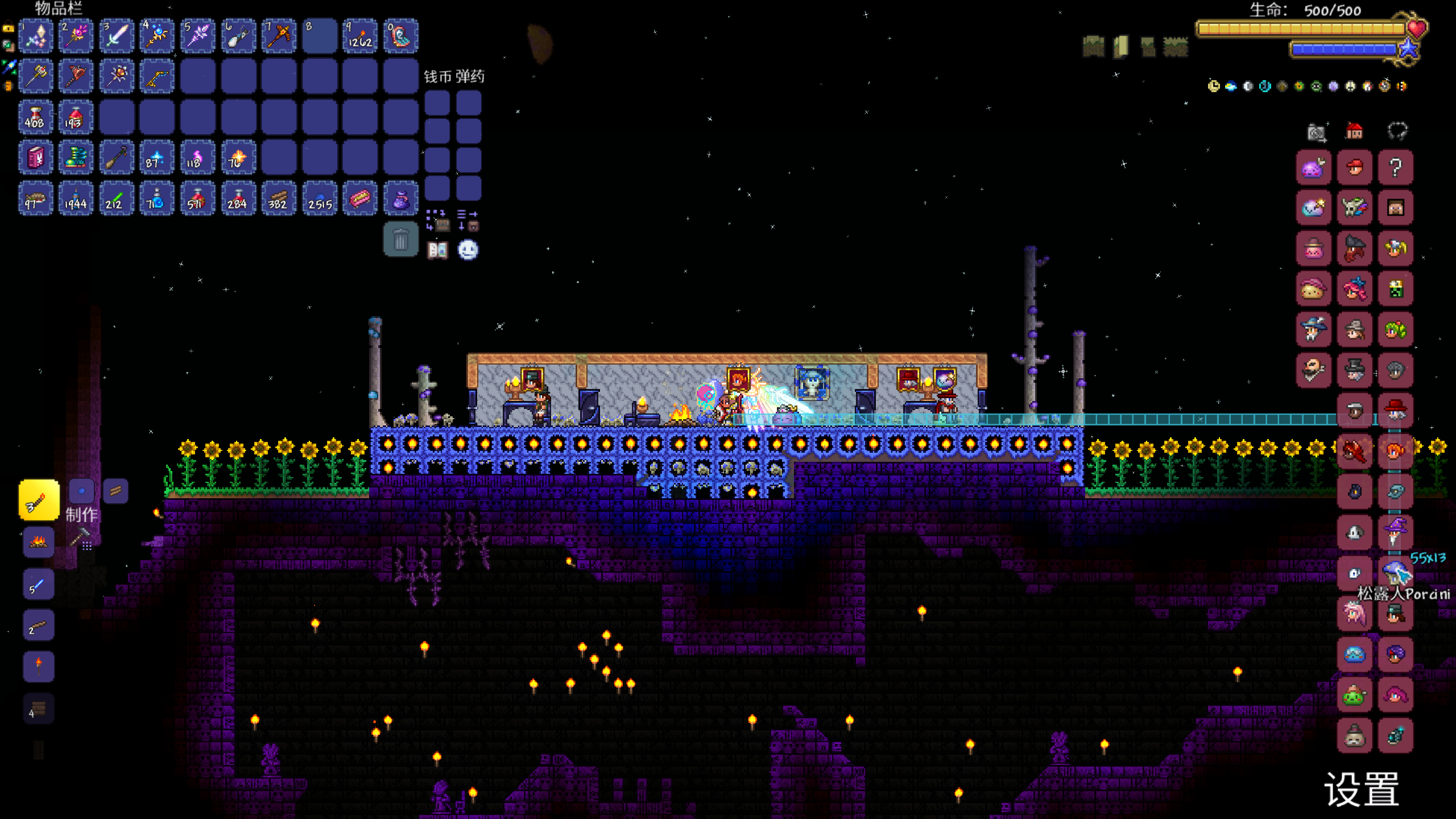The image size is (1456, 819).
Task: Pick up the purple star pouch
Action: coord(400,198)
